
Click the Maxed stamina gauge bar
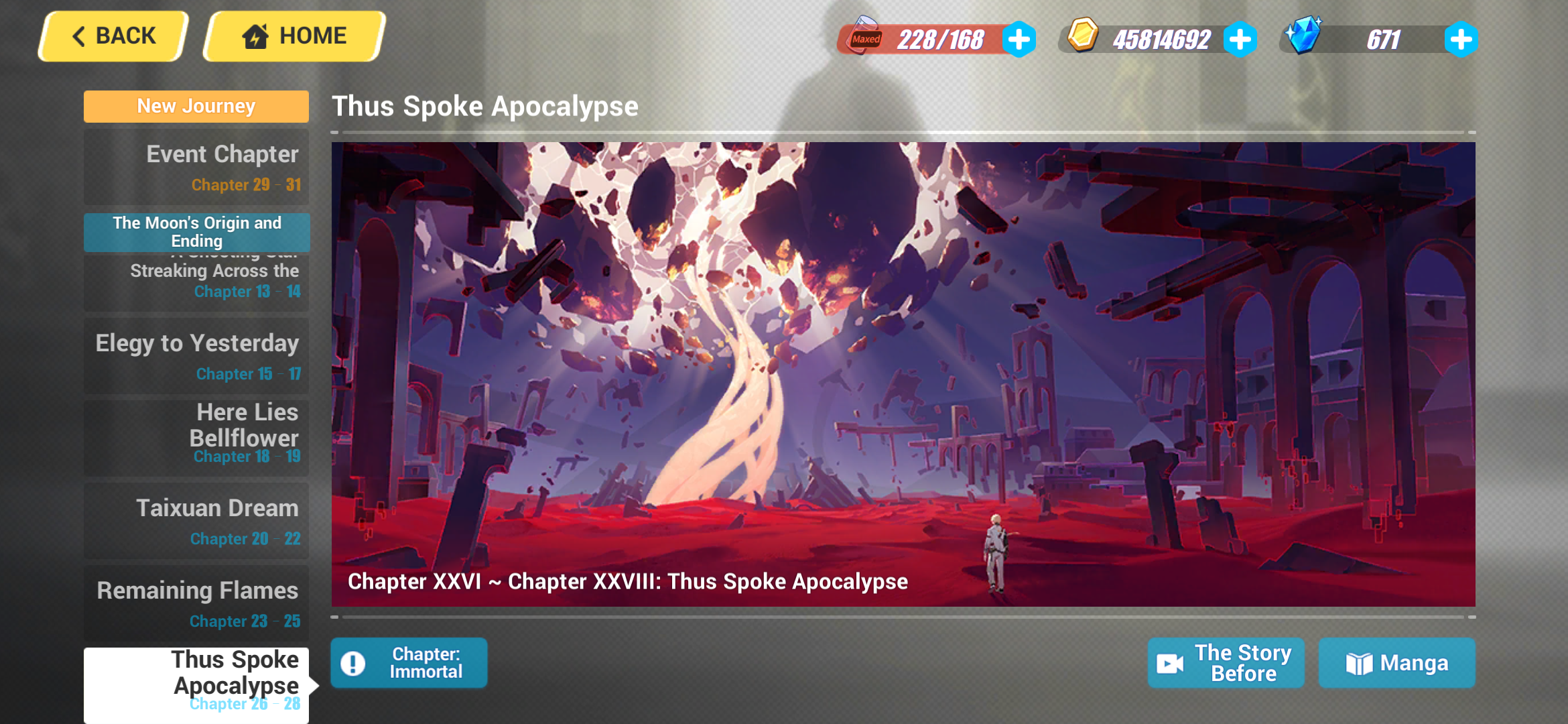coord(931,38)
